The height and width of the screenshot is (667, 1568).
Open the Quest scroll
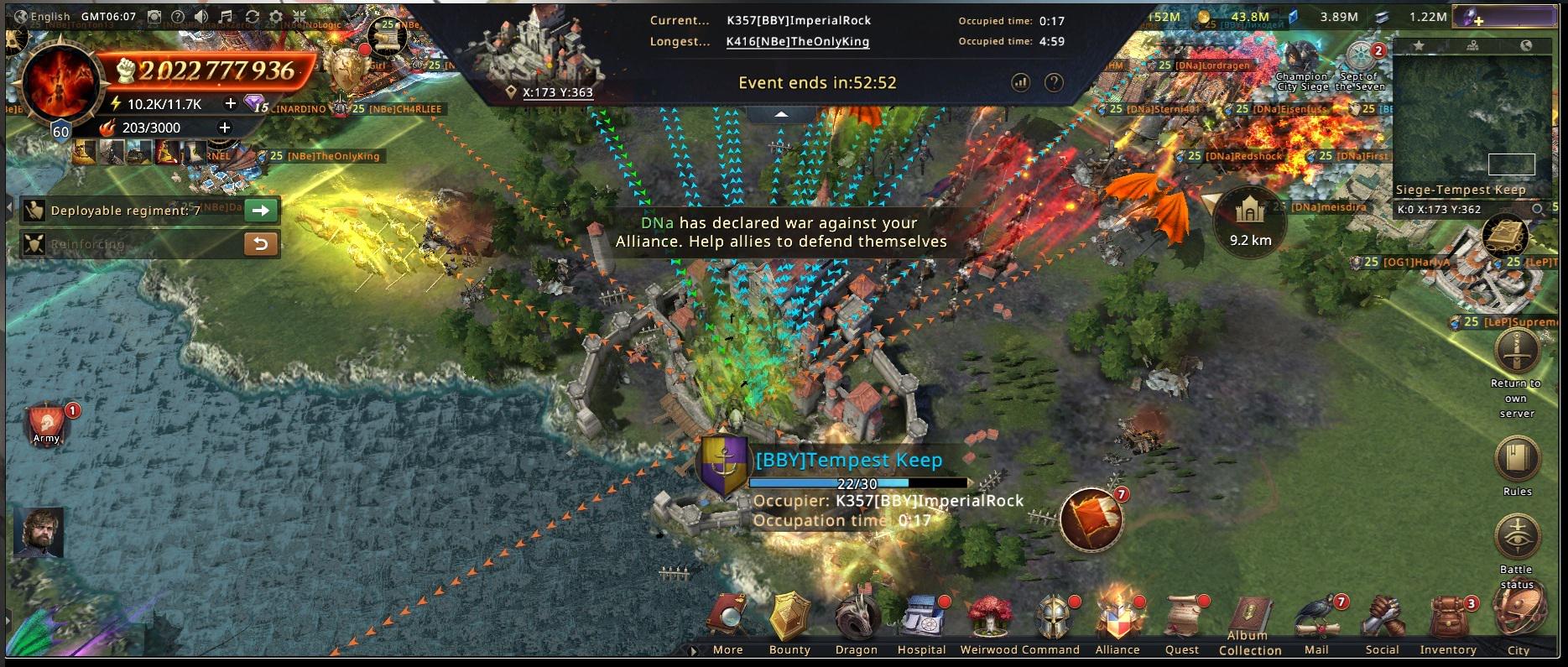click(x=1182, y=619)
